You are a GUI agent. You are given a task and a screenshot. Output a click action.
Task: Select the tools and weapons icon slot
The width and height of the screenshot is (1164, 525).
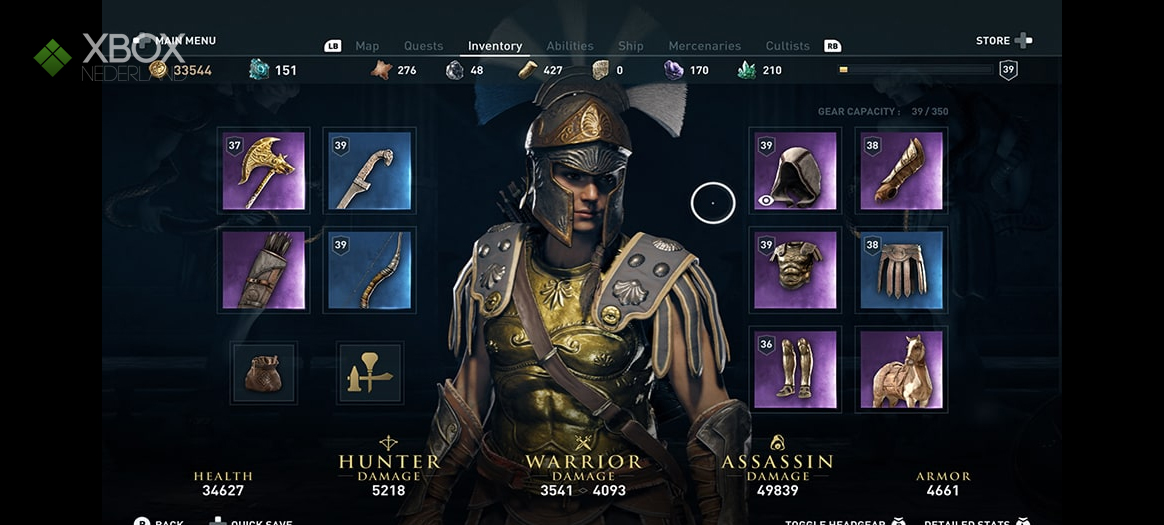[x=370, y=373]
